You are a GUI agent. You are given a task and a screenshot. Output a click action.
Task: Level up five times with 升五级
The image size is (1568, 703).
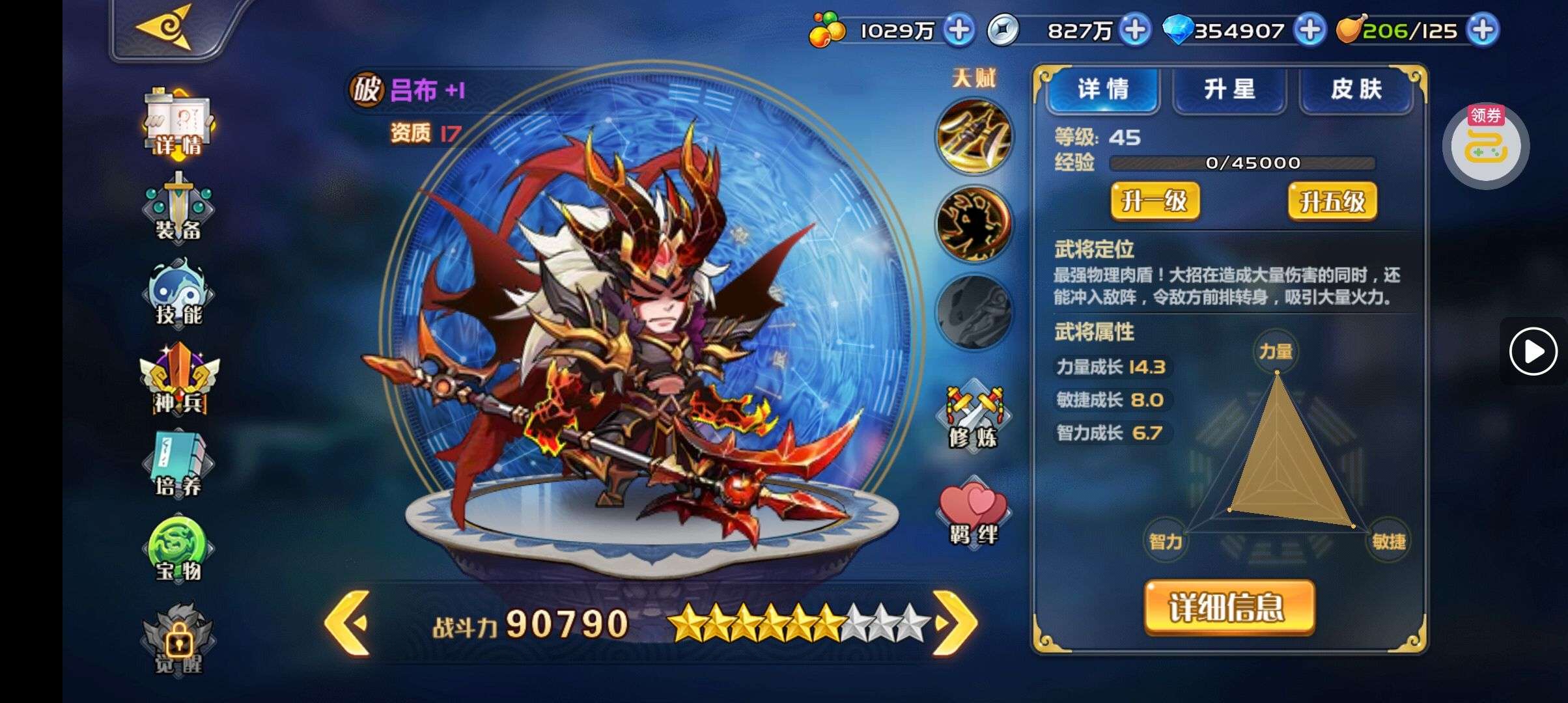1332,201
